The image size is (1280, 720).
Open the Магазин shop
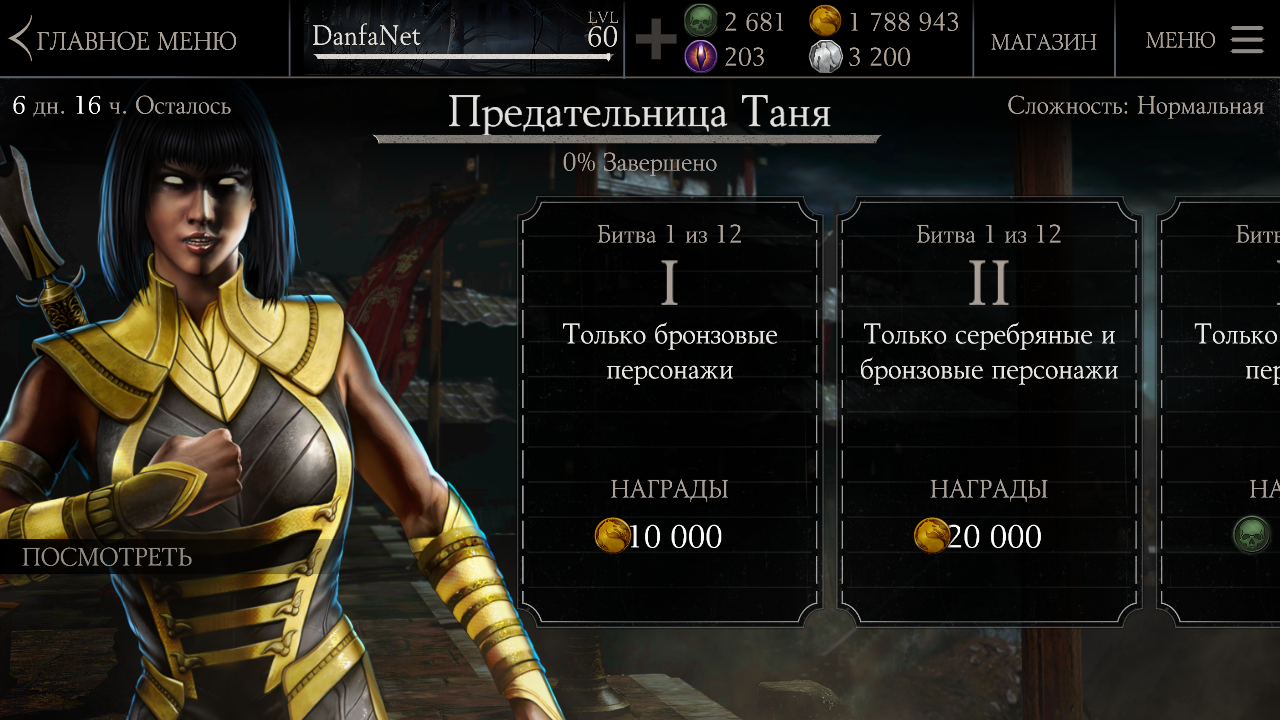coord(1043,41)
